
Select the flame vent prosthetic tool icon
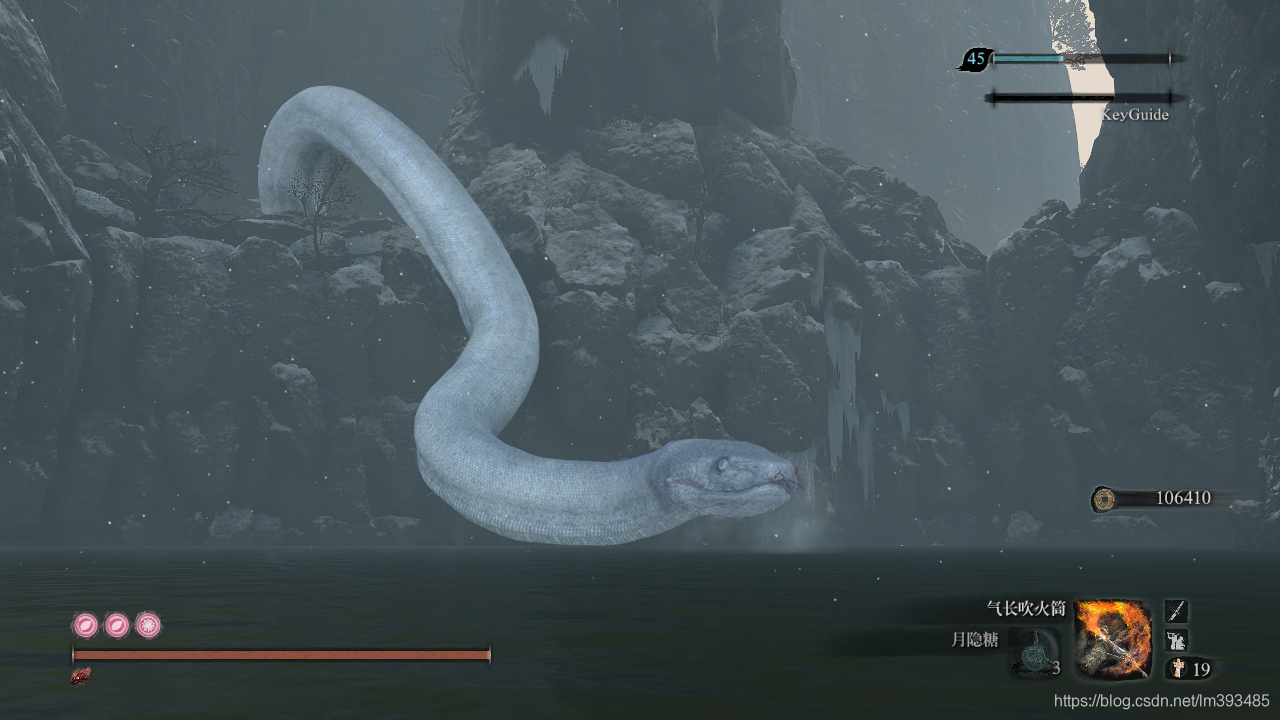[1113, 639]
